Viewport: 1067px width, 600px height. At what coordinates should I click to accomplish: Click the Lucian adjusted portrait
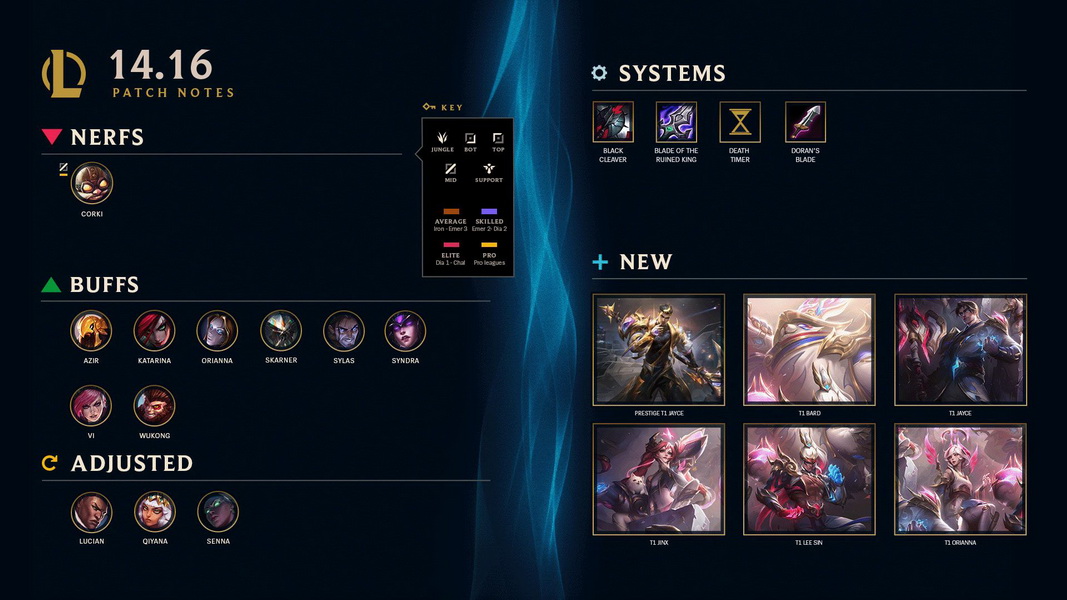point(91,512)
